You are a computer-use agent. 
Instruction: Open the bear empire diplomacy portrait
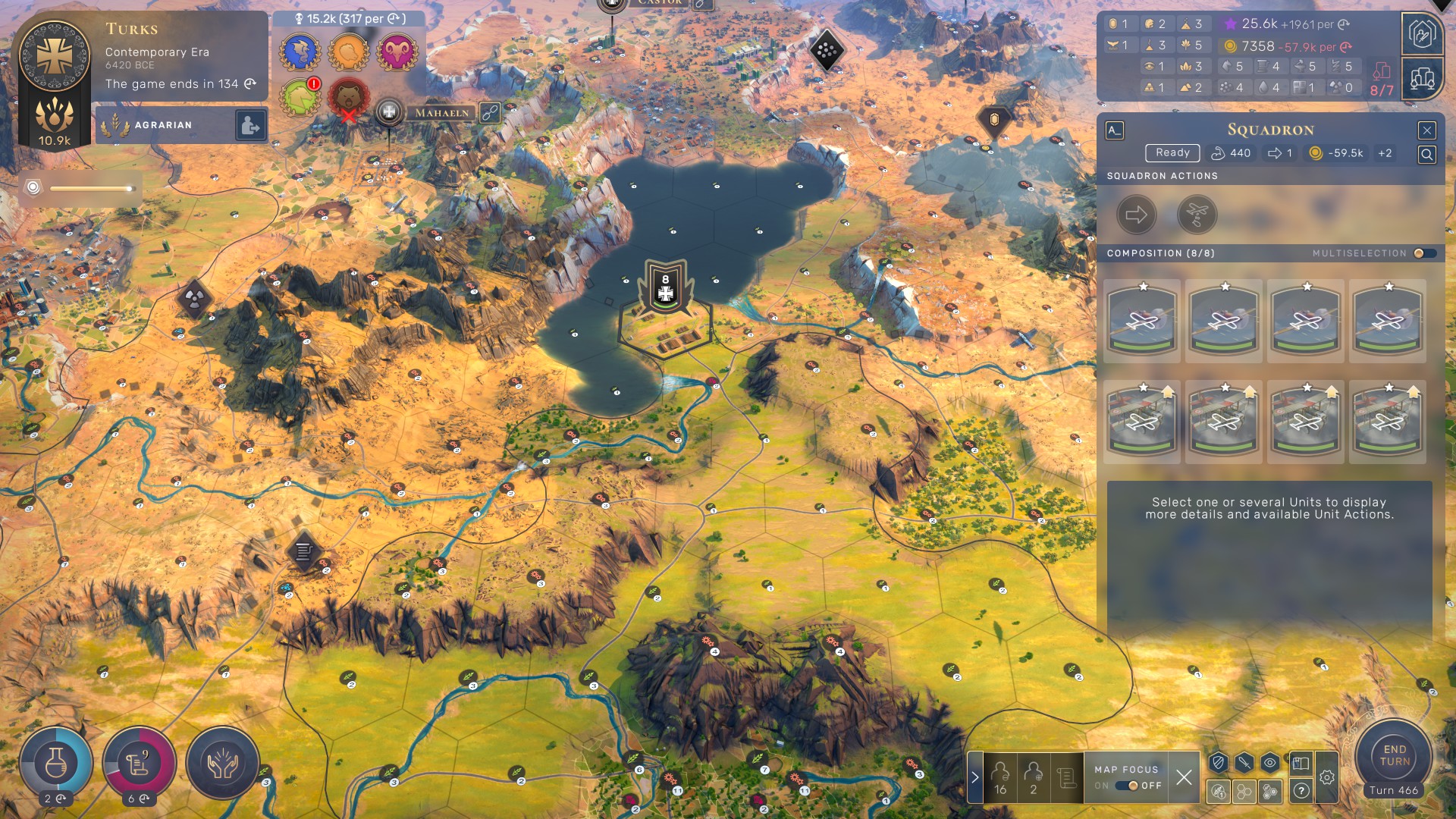(348, 98)
